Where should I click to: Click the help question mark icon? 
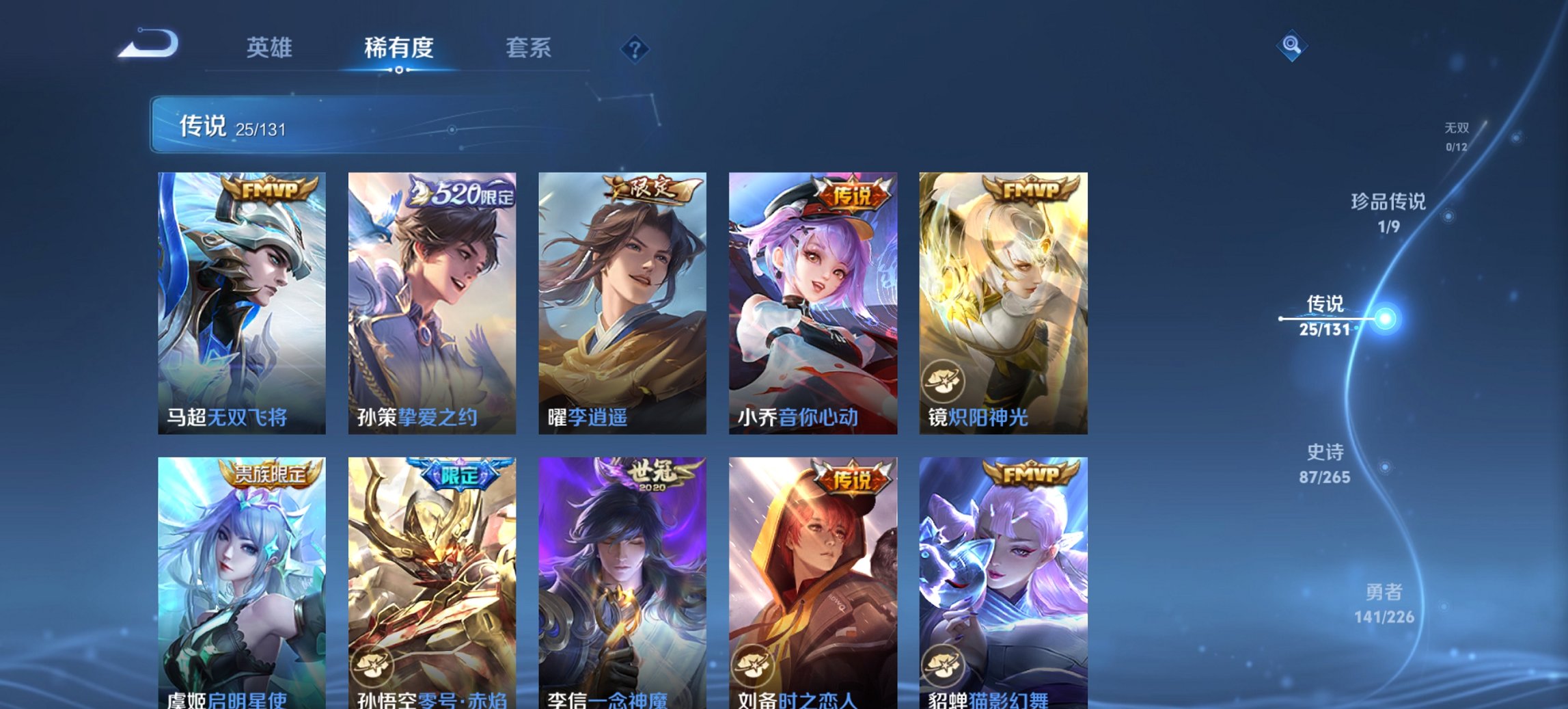tap(634, 48)
